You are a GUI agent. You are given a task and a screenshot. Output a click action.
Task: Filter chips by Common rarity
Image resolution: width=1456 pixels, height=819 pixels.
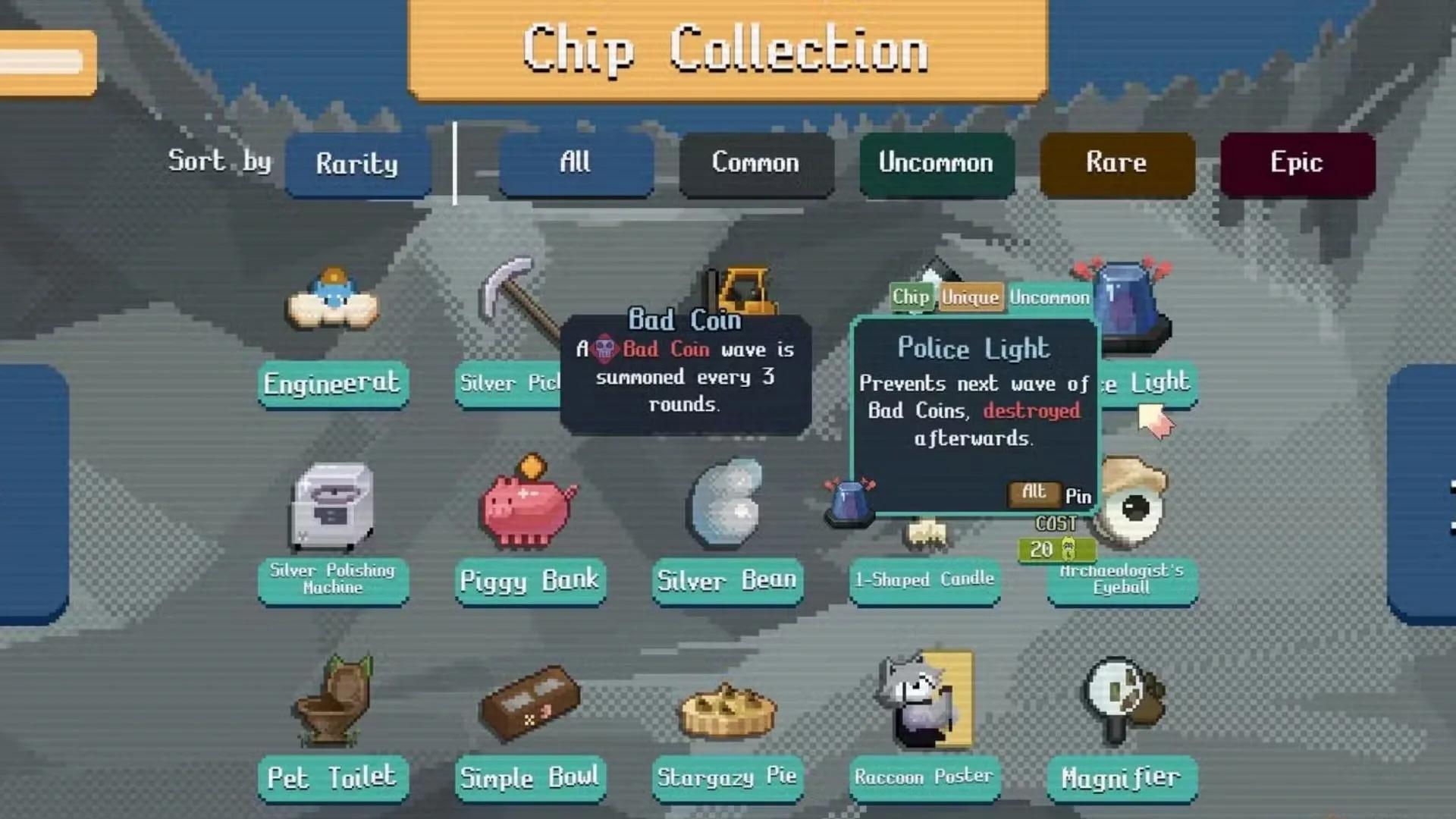click(x=756, y=164)
